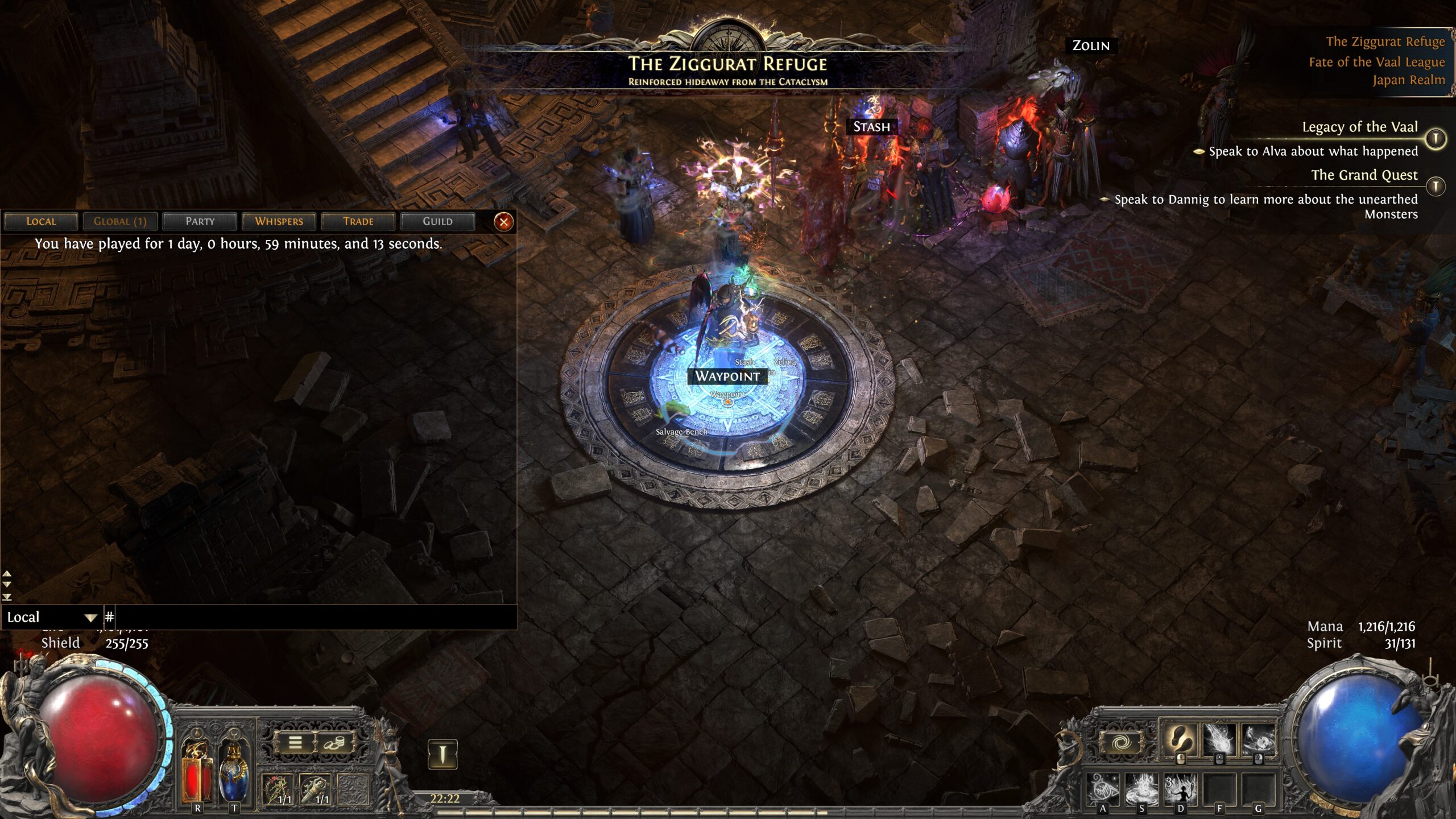Focus the chat message input field

(x=313, y=617)
